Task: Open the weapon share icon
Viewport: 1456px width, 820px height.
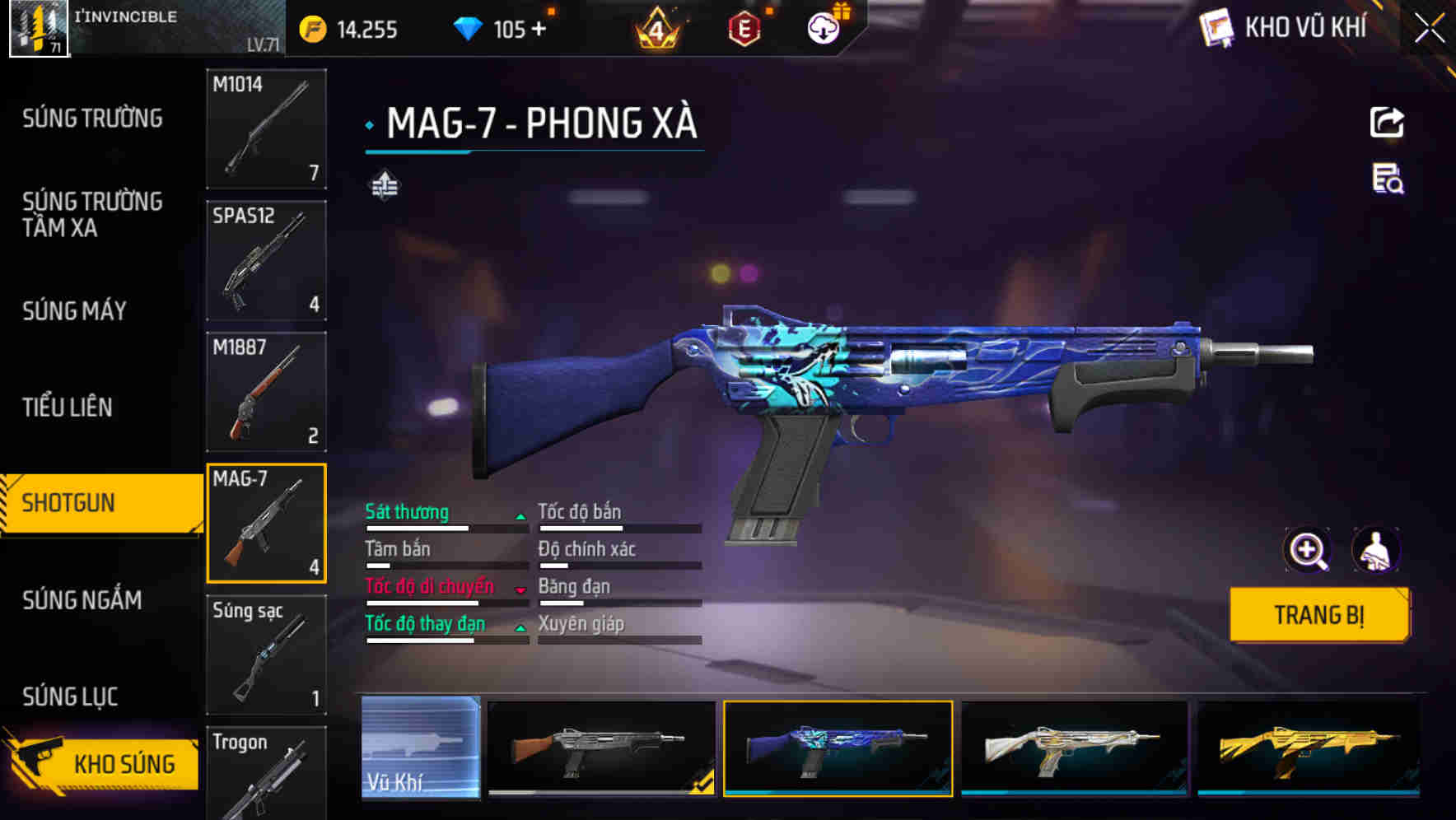Action: [1388, 122]
